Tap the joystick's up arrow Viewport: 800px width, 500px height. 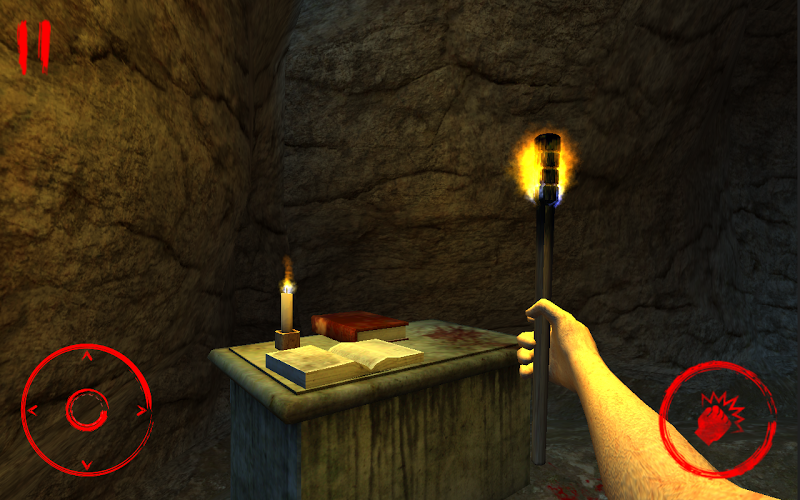click(x=86, y=355)
